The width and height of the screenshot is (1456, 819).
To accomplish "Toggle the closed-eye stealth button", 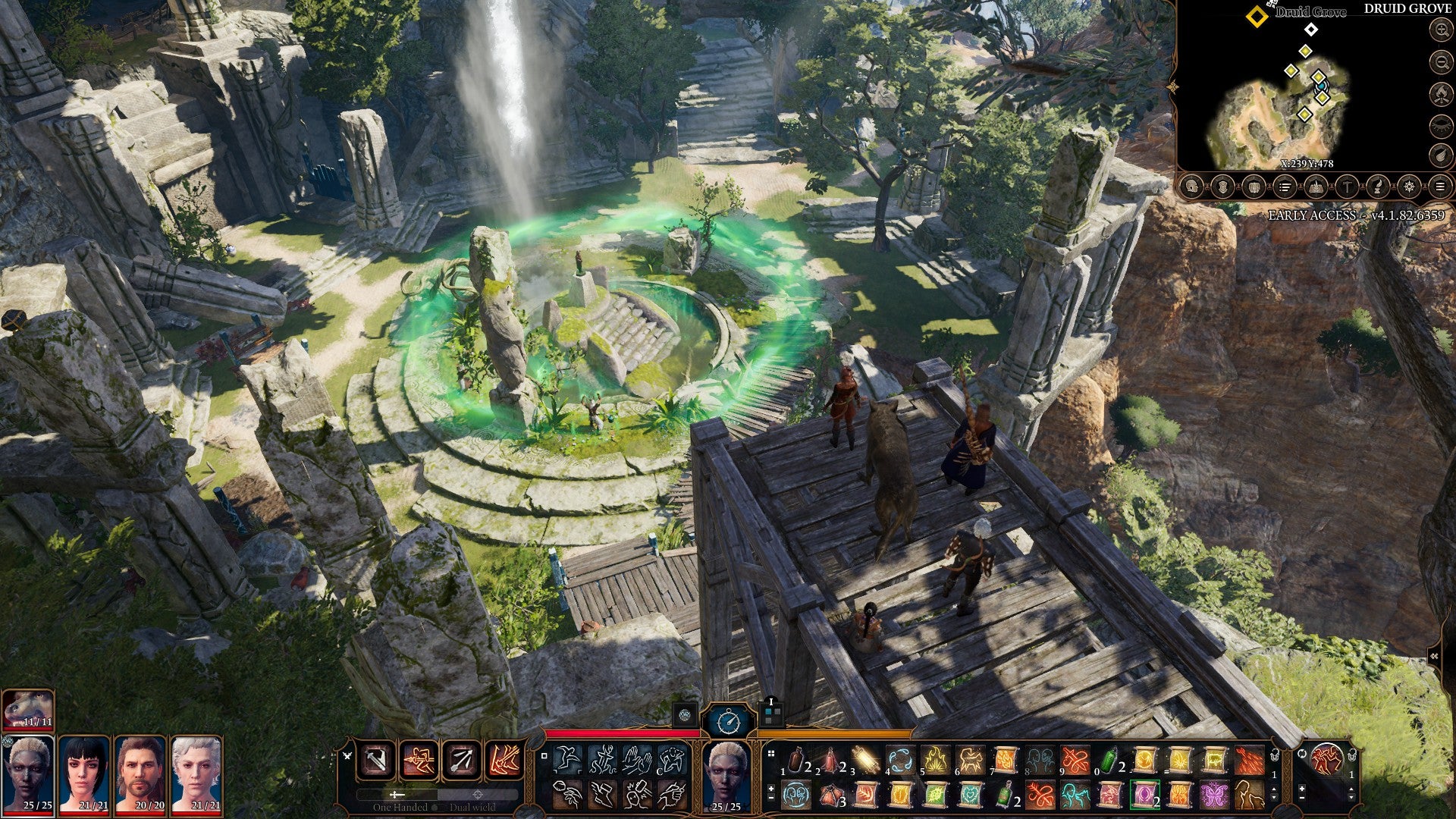I will click(1440, 126).
